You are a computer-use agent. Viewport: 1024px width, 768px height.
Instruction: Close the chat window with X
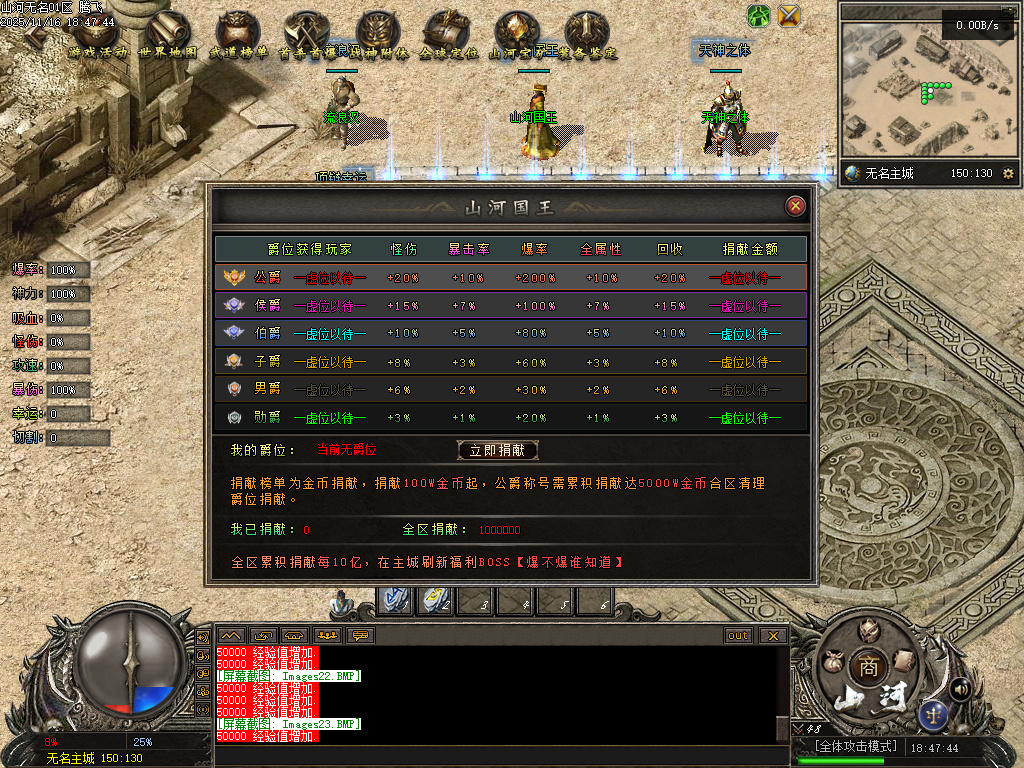point(772,635)
